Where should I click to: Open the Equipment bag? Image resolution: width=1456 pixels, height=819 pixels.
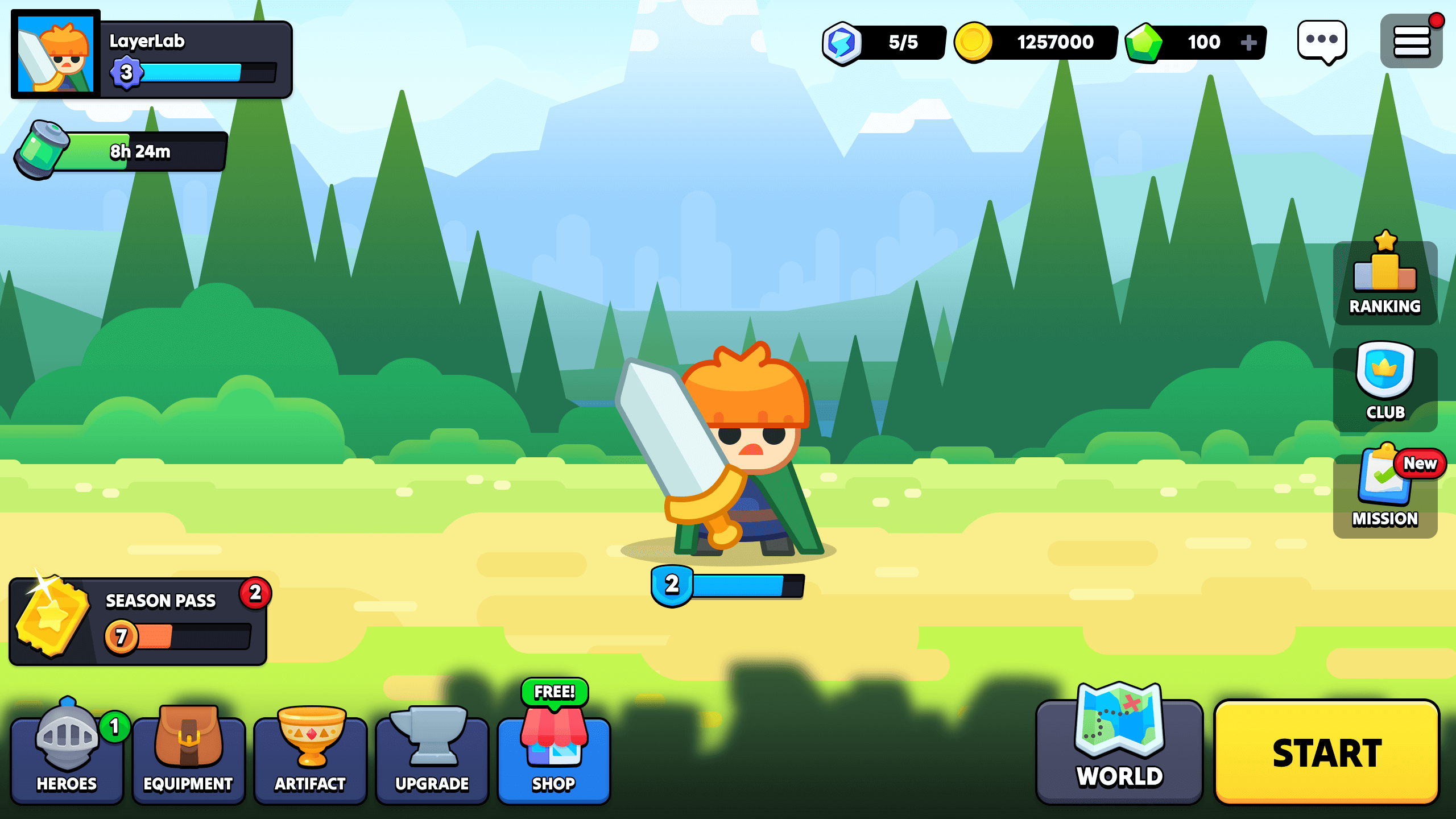[188, 752]
